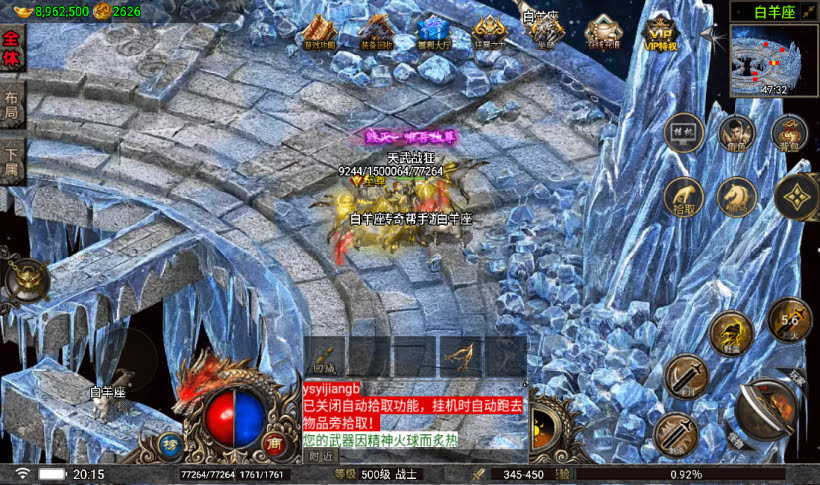Tap the 挂机 auto-battle button

point(682,132)
